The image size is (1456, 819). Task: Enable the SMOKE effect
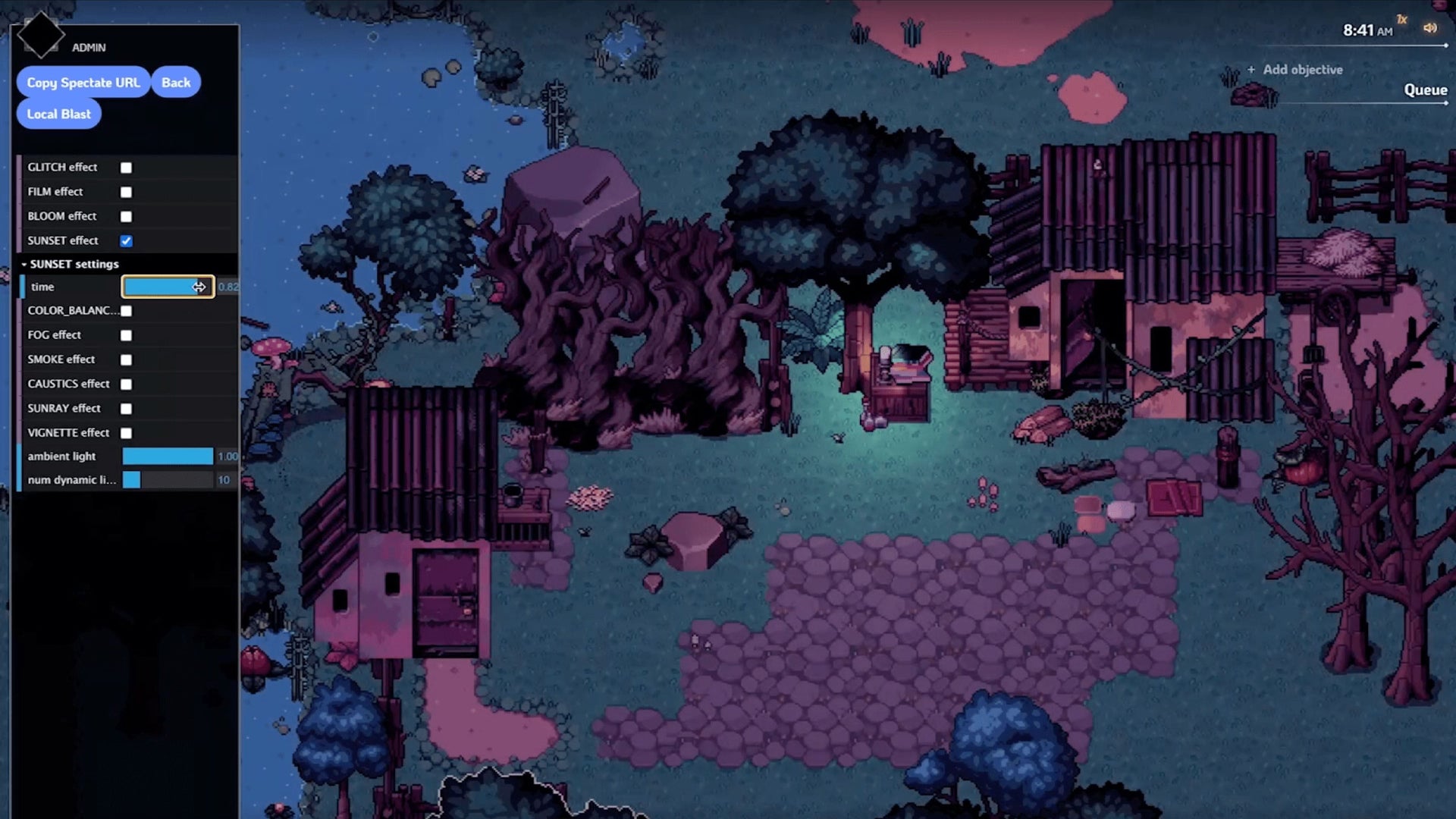point(126,359)
